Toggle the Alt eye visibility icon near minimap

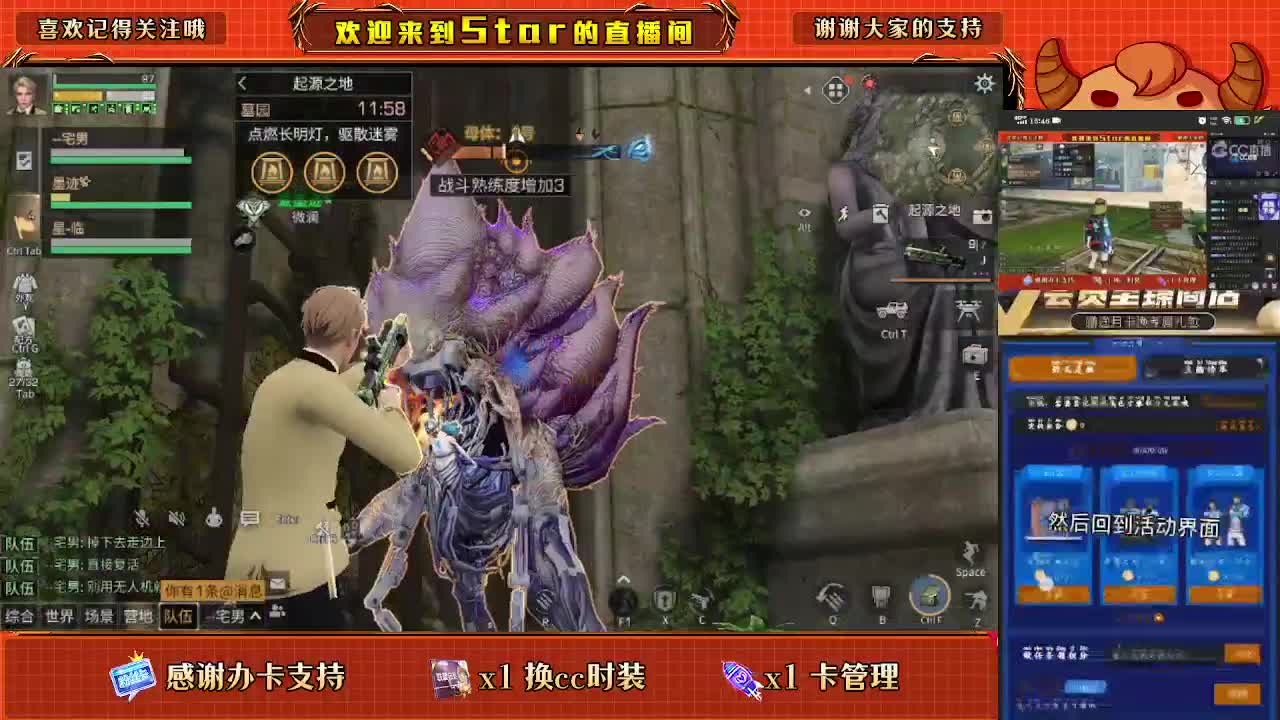[x=805, y=213]
